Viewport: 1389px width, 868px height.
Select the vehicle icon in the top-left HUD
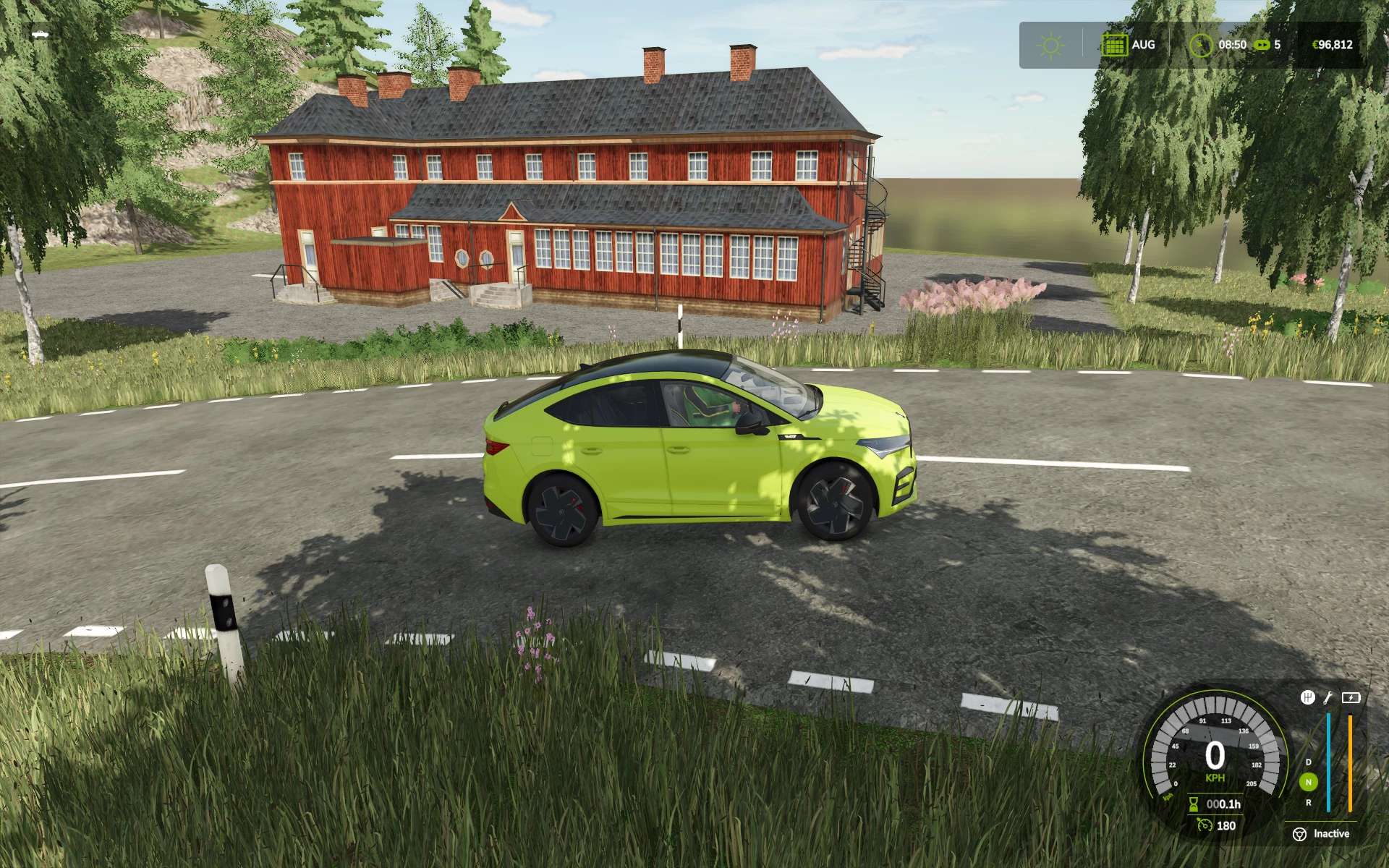click(x=40, y=33)
